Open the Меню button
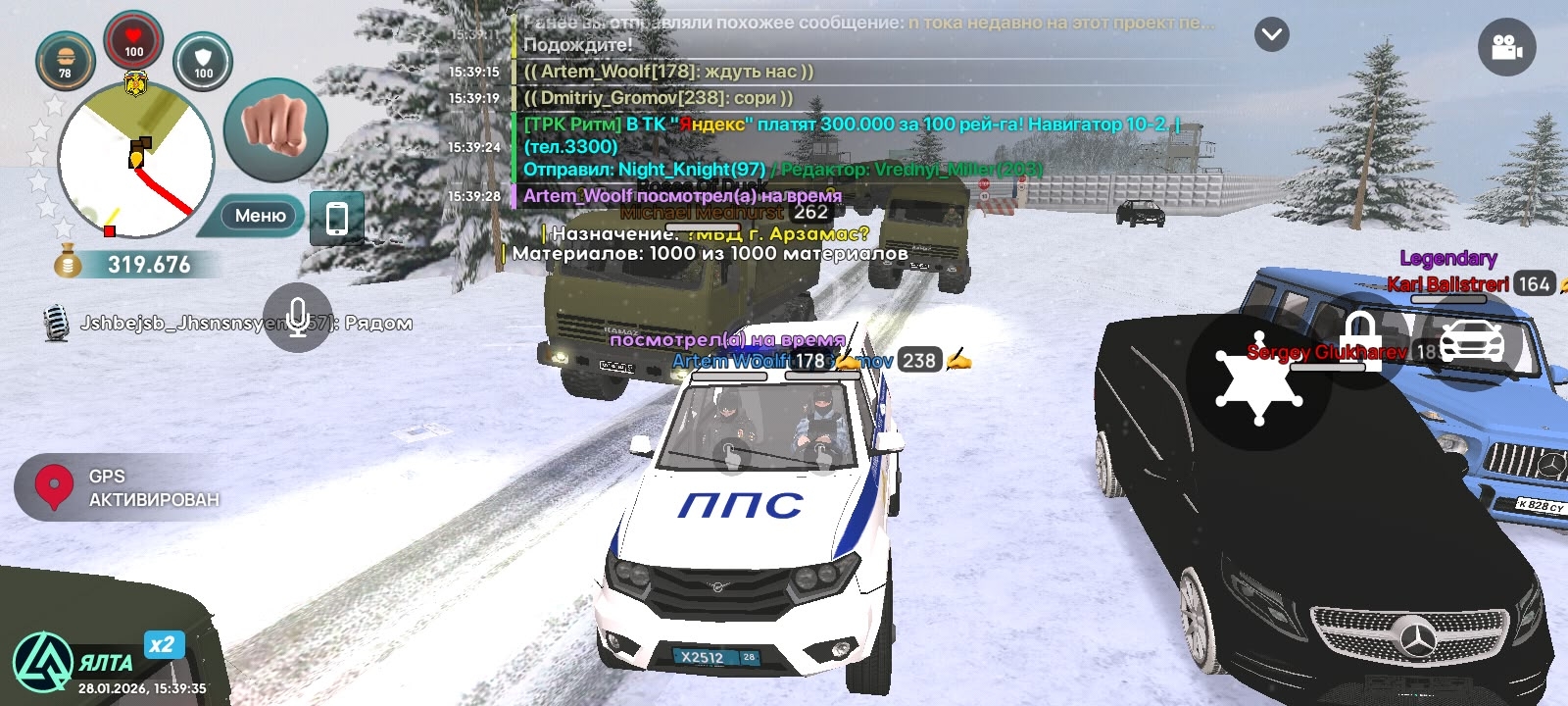This screenshot has height=706, width=1568. point(259,216)
